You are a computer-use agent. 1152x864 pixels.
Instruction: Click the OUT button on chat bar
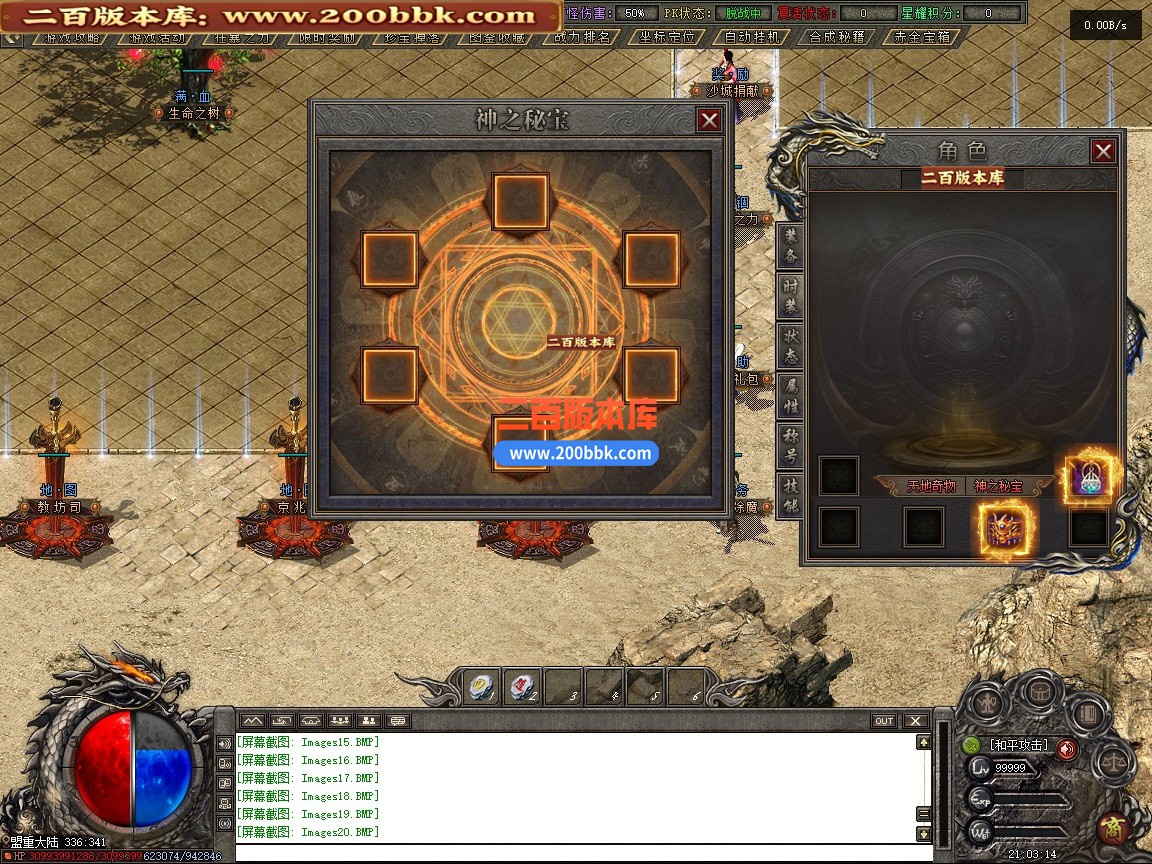884,721
